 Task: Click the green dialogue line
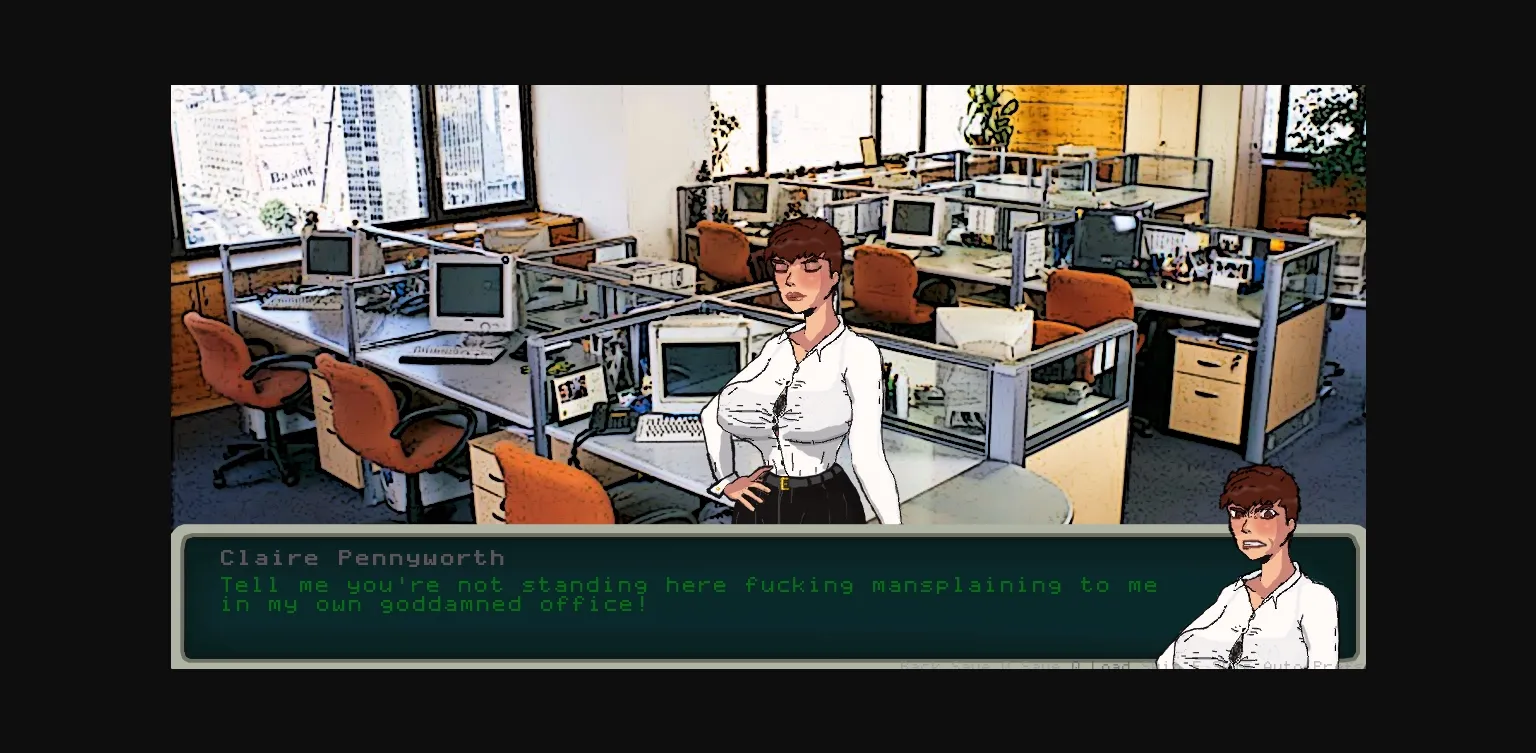click(689, 585)
